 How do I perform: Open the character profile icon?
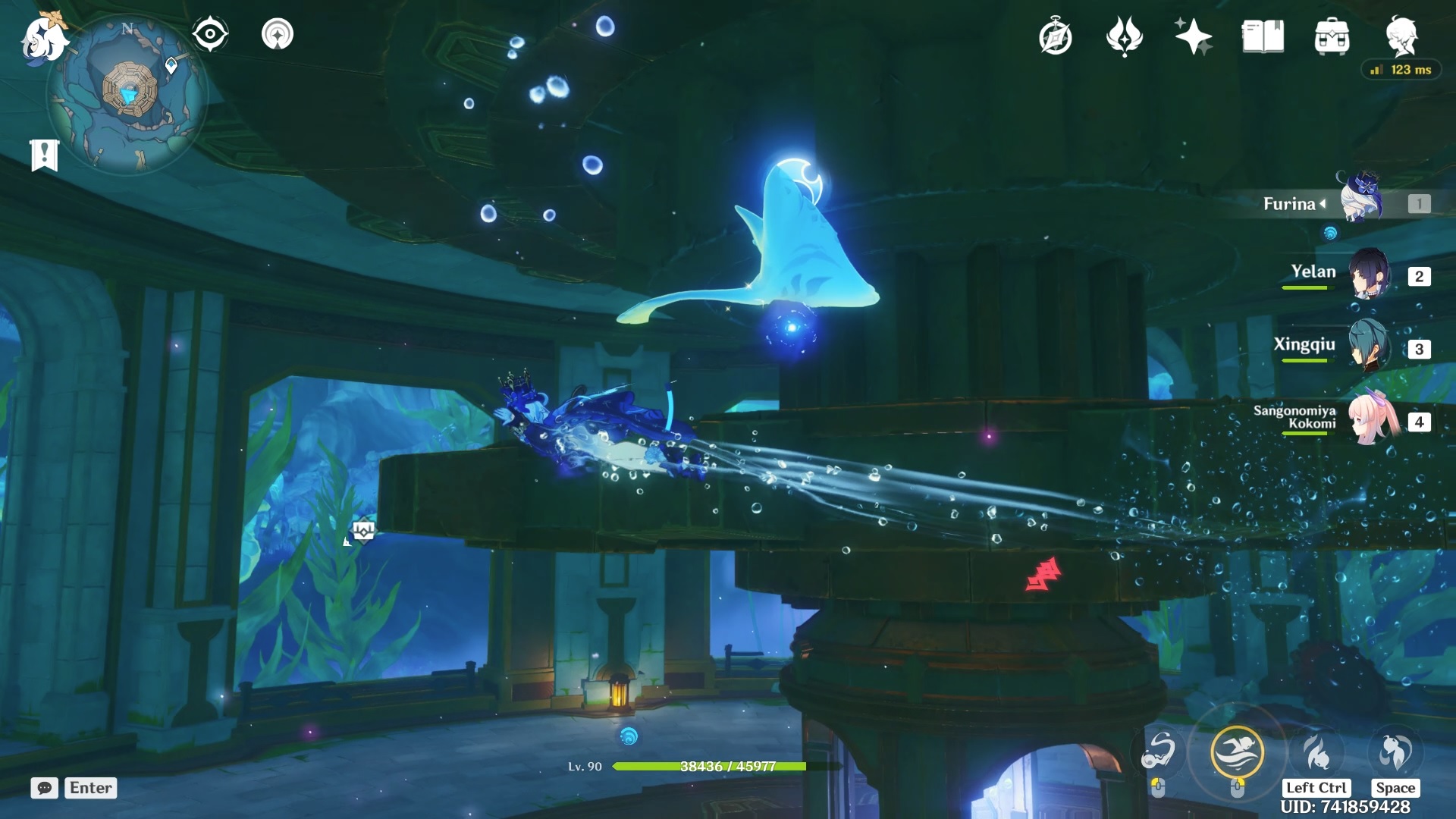coord(1401,35)
